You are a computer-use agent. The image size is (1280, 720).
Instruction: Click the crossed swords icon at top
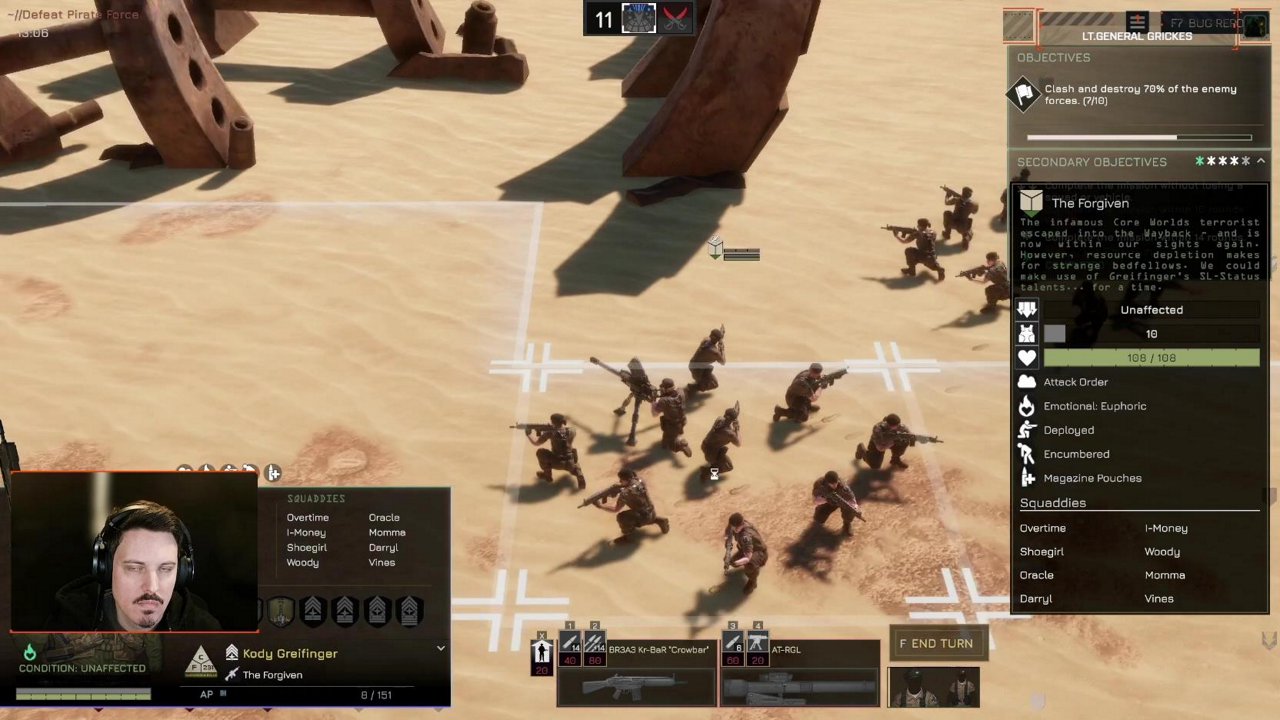[x=675, y=19]
